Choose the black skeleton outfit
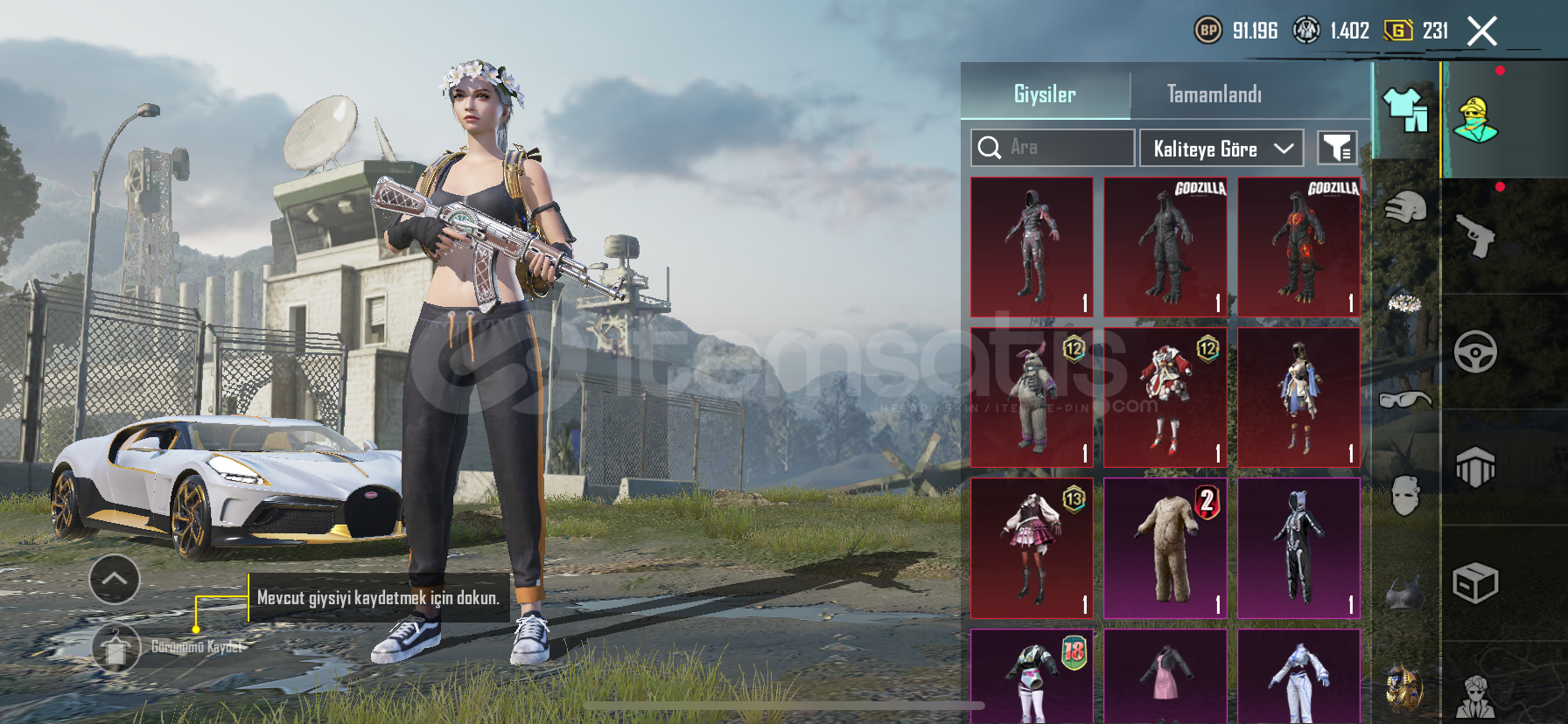Viewport: 1568px width, 724px height. [x=1298, y=547]
